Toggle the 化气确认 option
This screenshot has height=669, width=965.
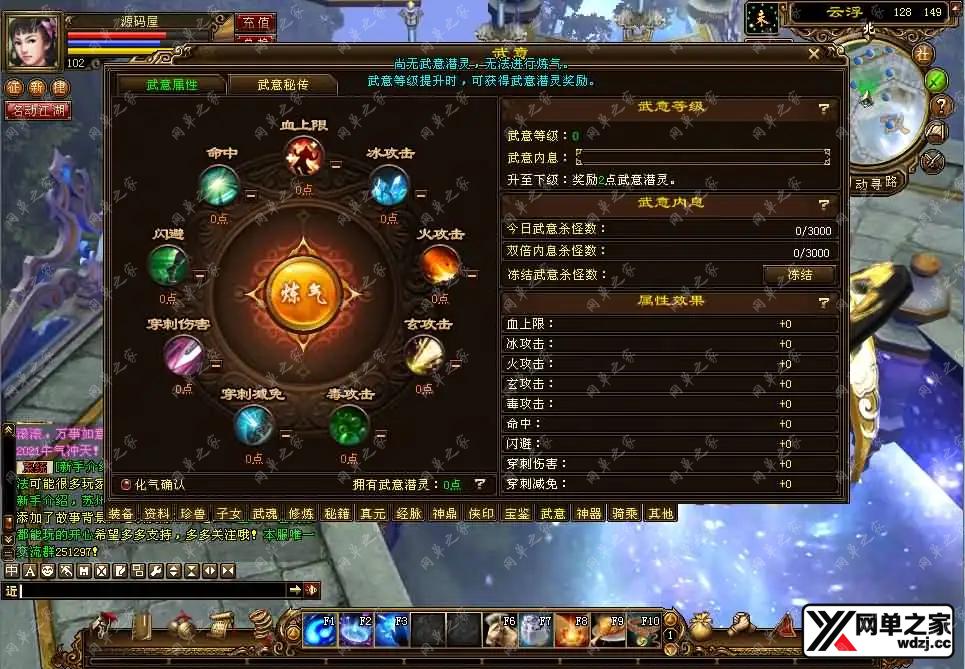(126, 484)
